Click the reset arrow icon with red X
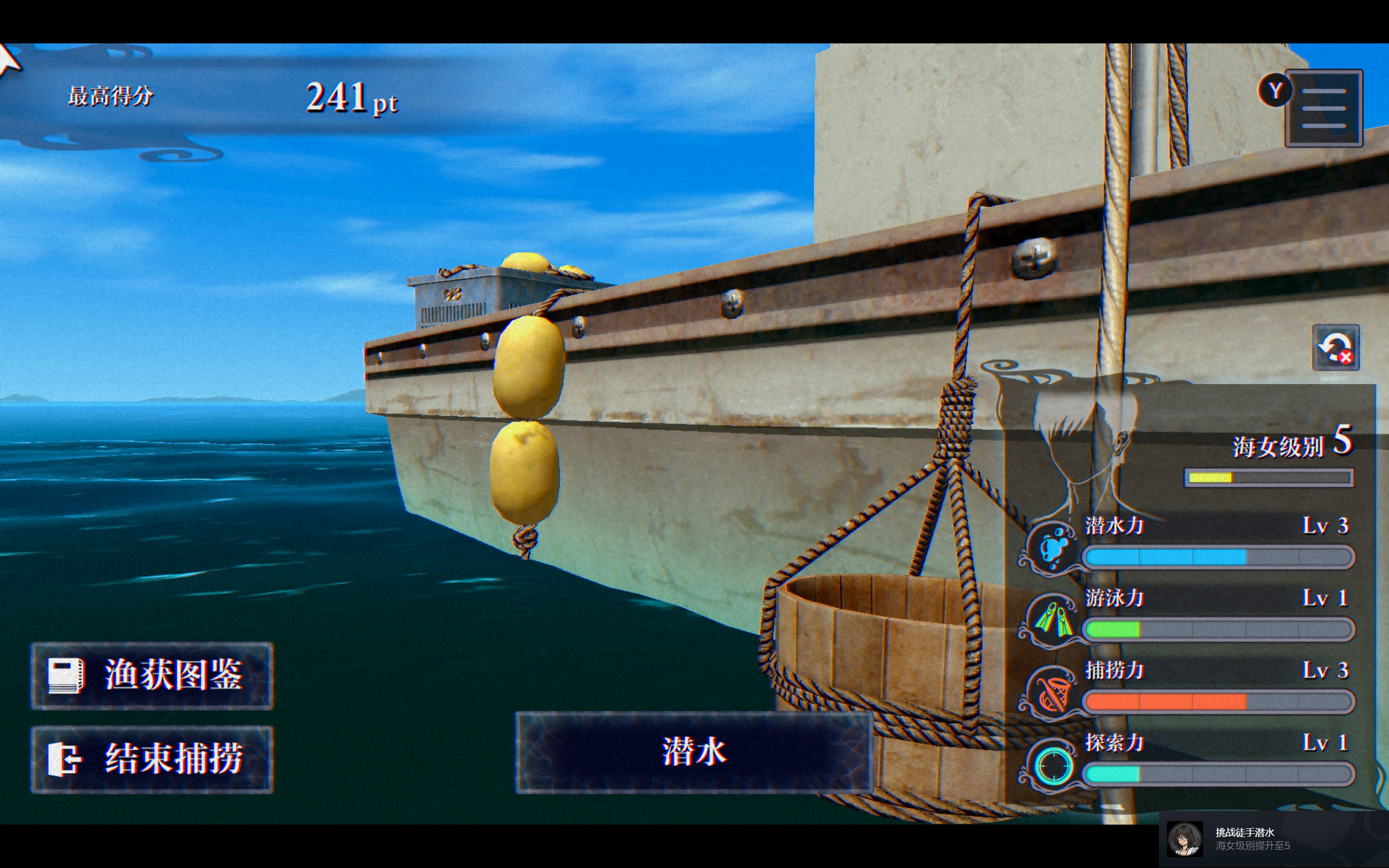1389x868 pixels. [1336, 348]
